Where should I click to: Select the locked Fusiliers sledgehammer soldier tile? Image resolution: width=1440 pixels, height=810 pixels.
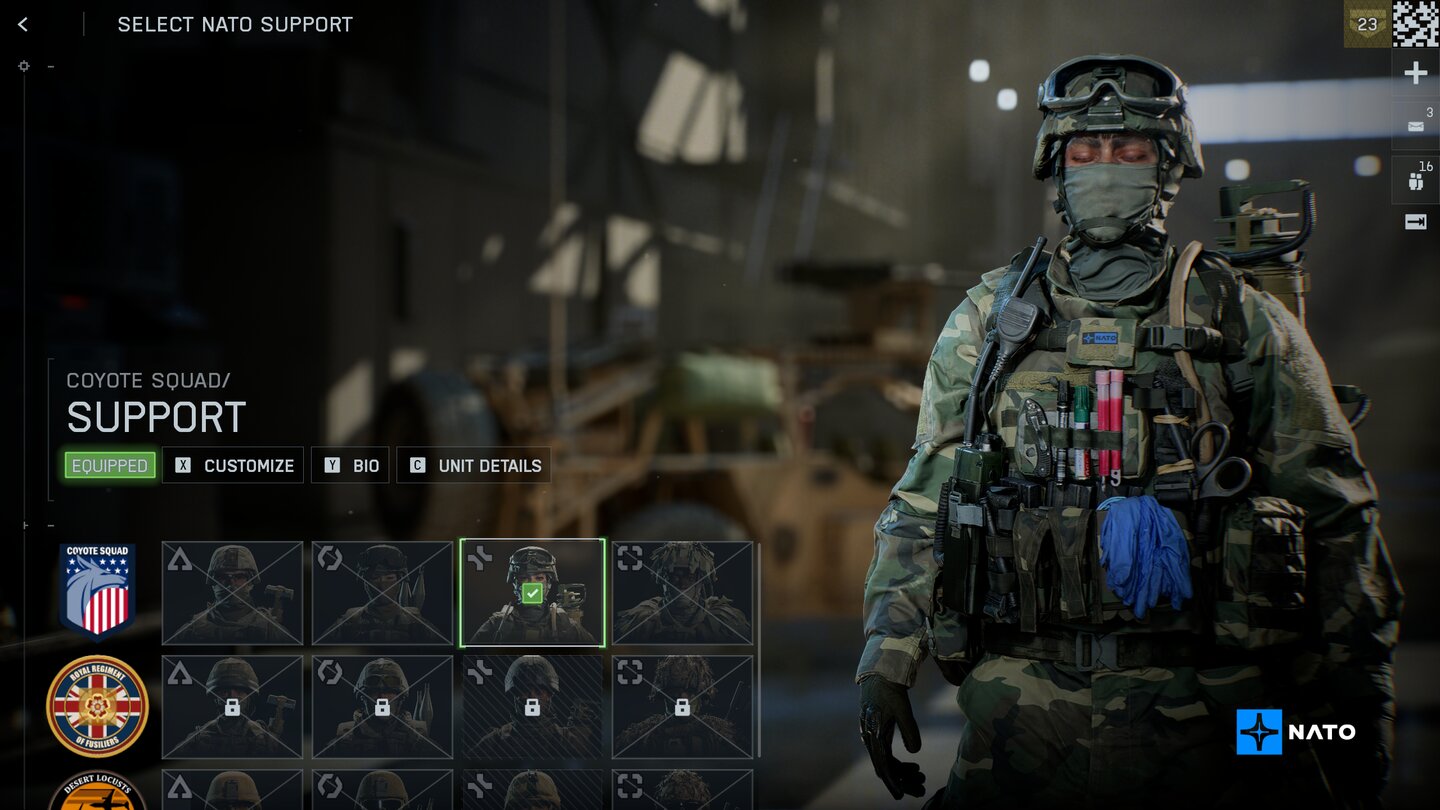232,707
